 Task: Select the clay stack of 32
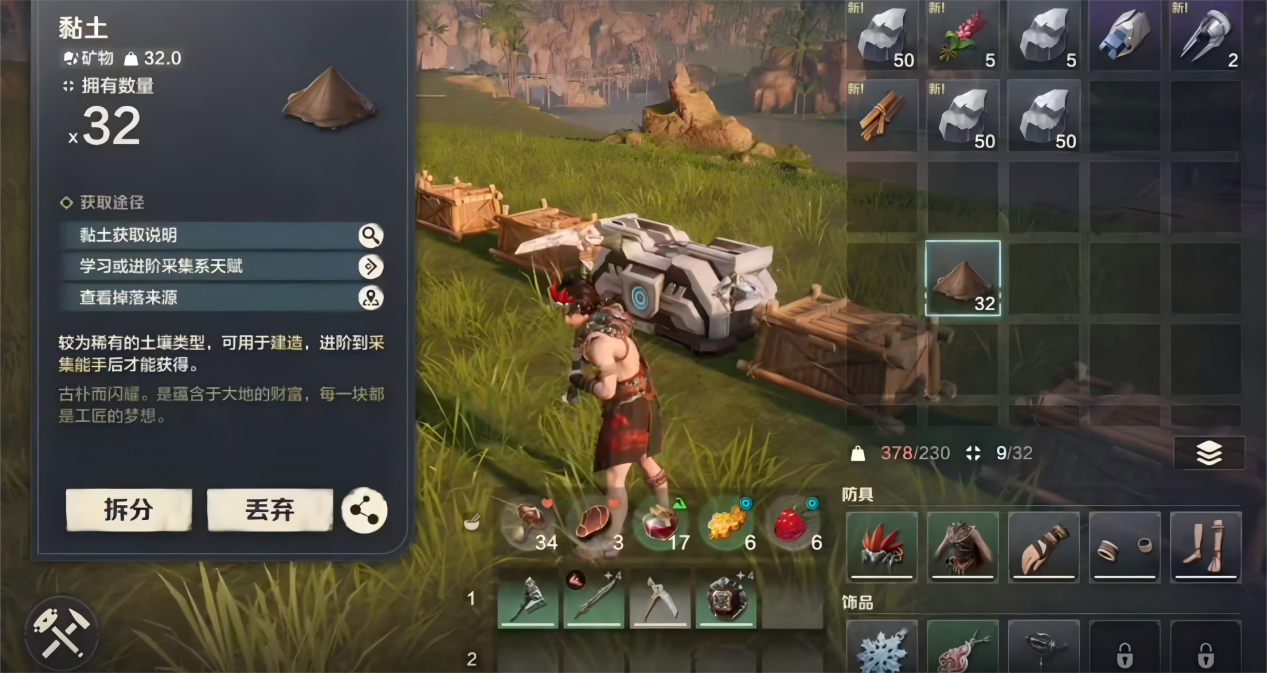962,279
